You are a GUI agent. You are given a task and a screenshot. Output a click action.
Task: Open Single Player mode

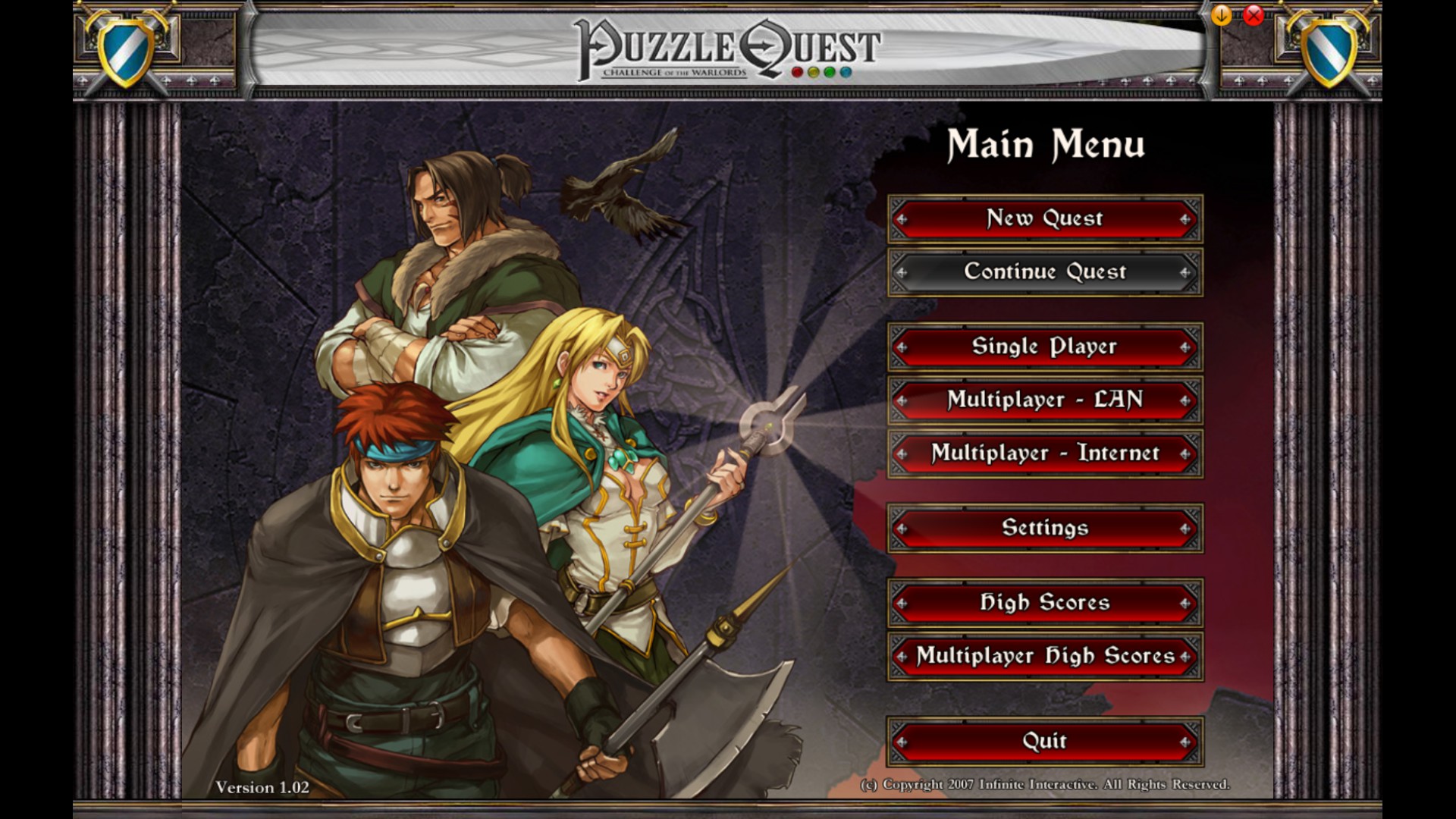1044,347
